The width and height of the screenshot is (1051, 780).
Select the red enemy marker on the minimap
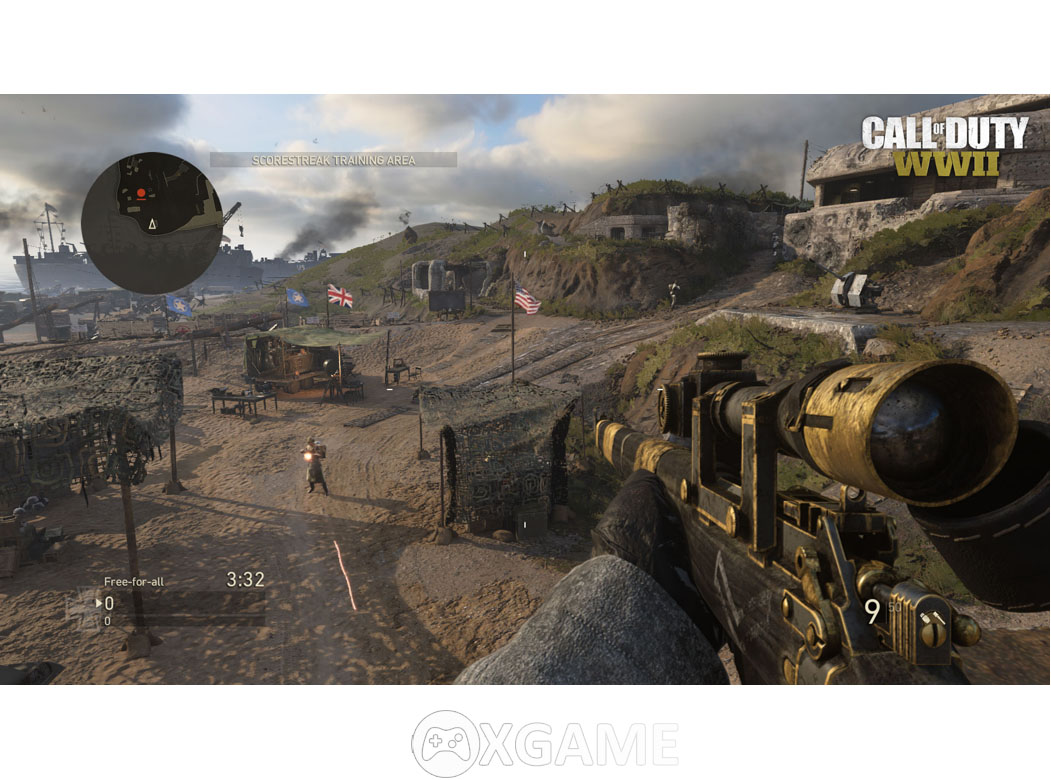141,193
